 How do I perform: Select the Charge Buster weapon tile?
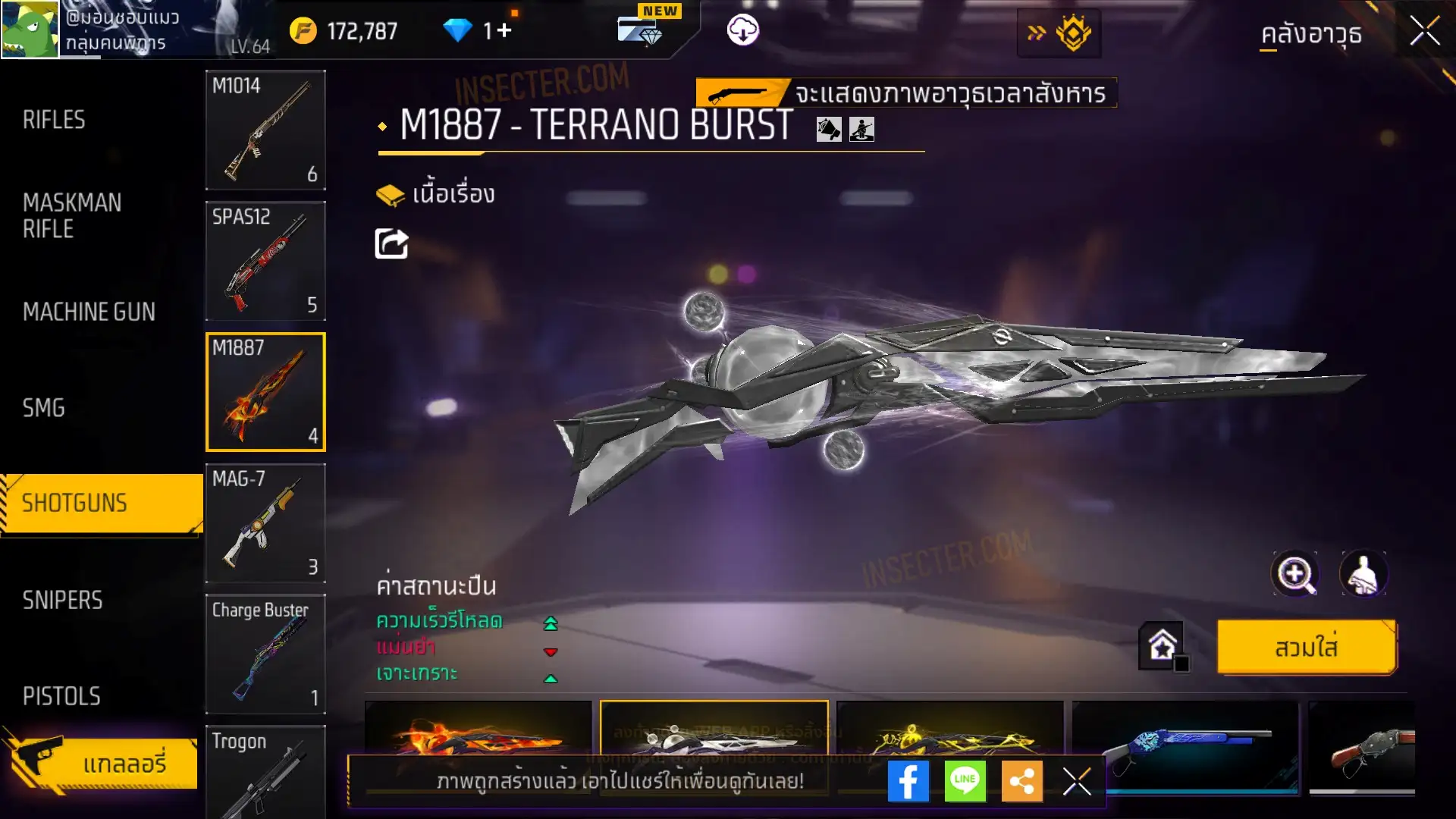coord(265,654)
